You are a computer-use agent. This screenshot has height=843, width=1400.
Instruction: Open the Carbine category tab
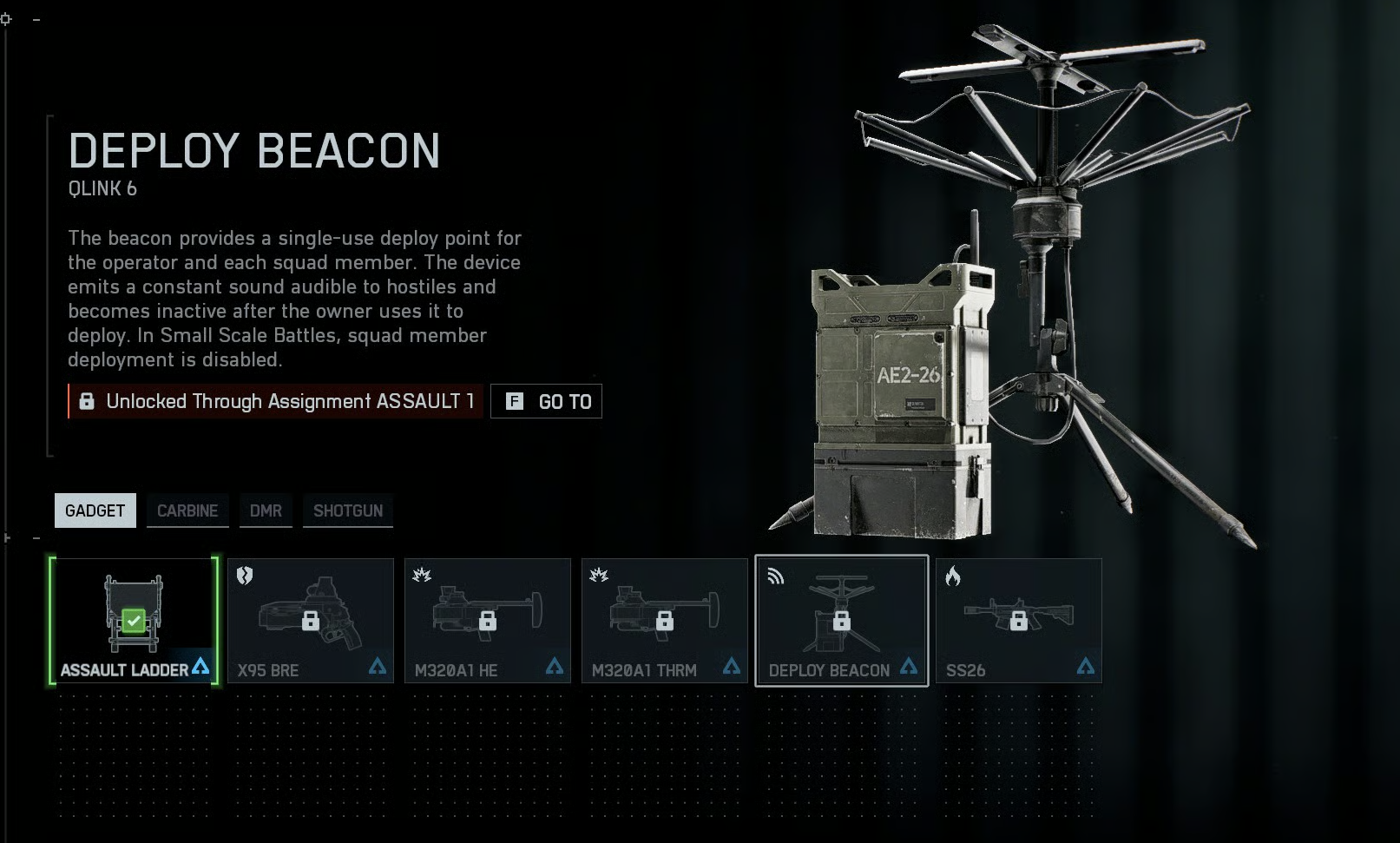pyautogui.click(x=187, y=510)
